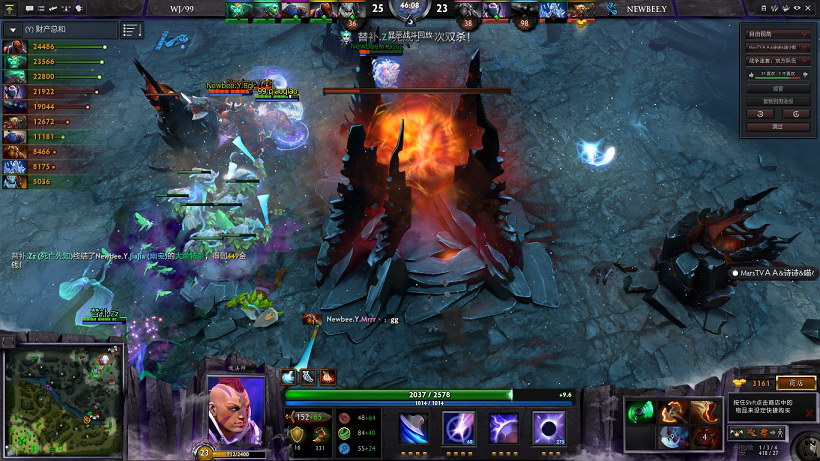Open the chat icon in the top-left bar
This screenshot has width=820, height=461.
click(x=29, y=9)
